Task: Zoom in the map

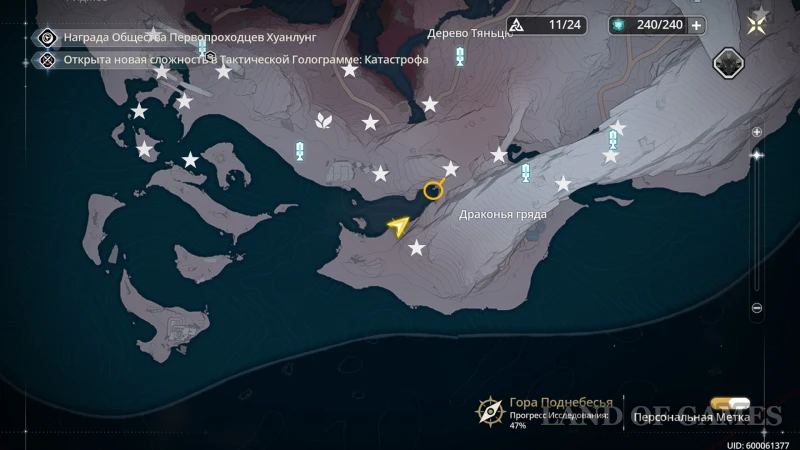Action: pos(757,132)
